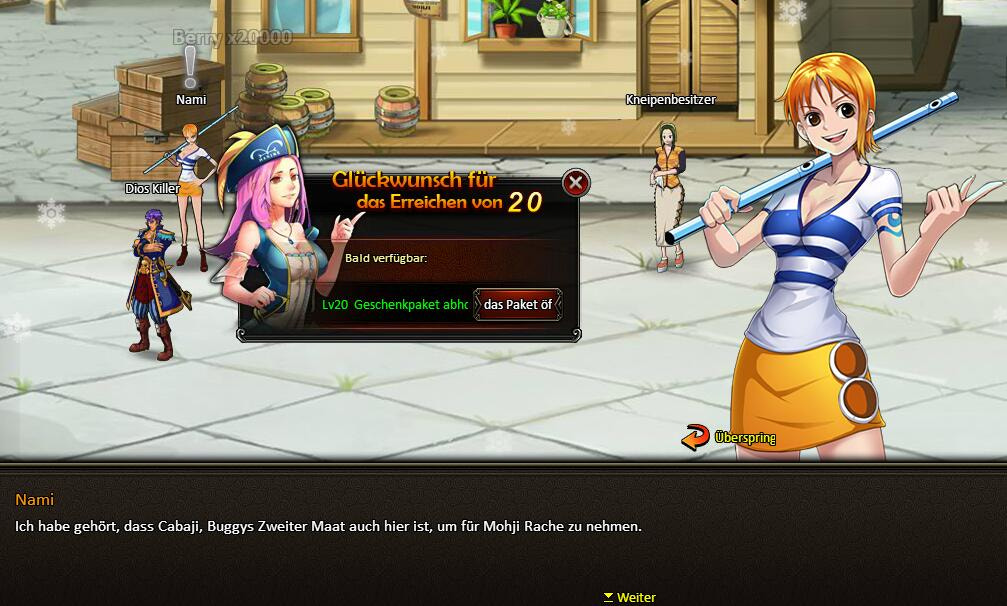This screenshot has height=606, width=1007.
Task: Skip the dialogue with Überspringen
Action: 729,437
